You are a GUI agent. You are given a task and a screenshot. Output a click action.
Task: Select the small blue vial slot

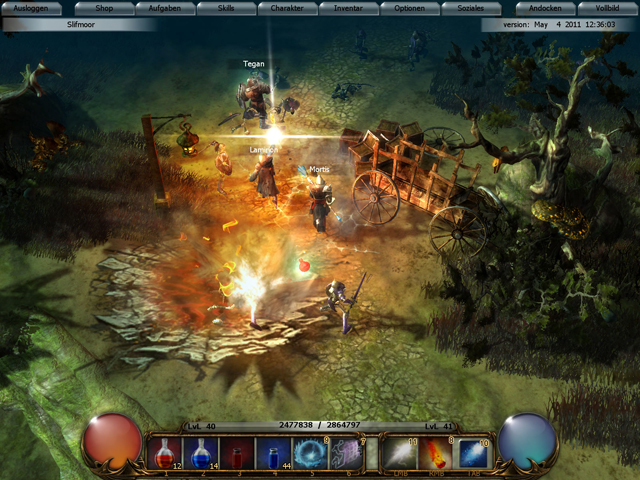pyautogui.click(x=274, y=453)
